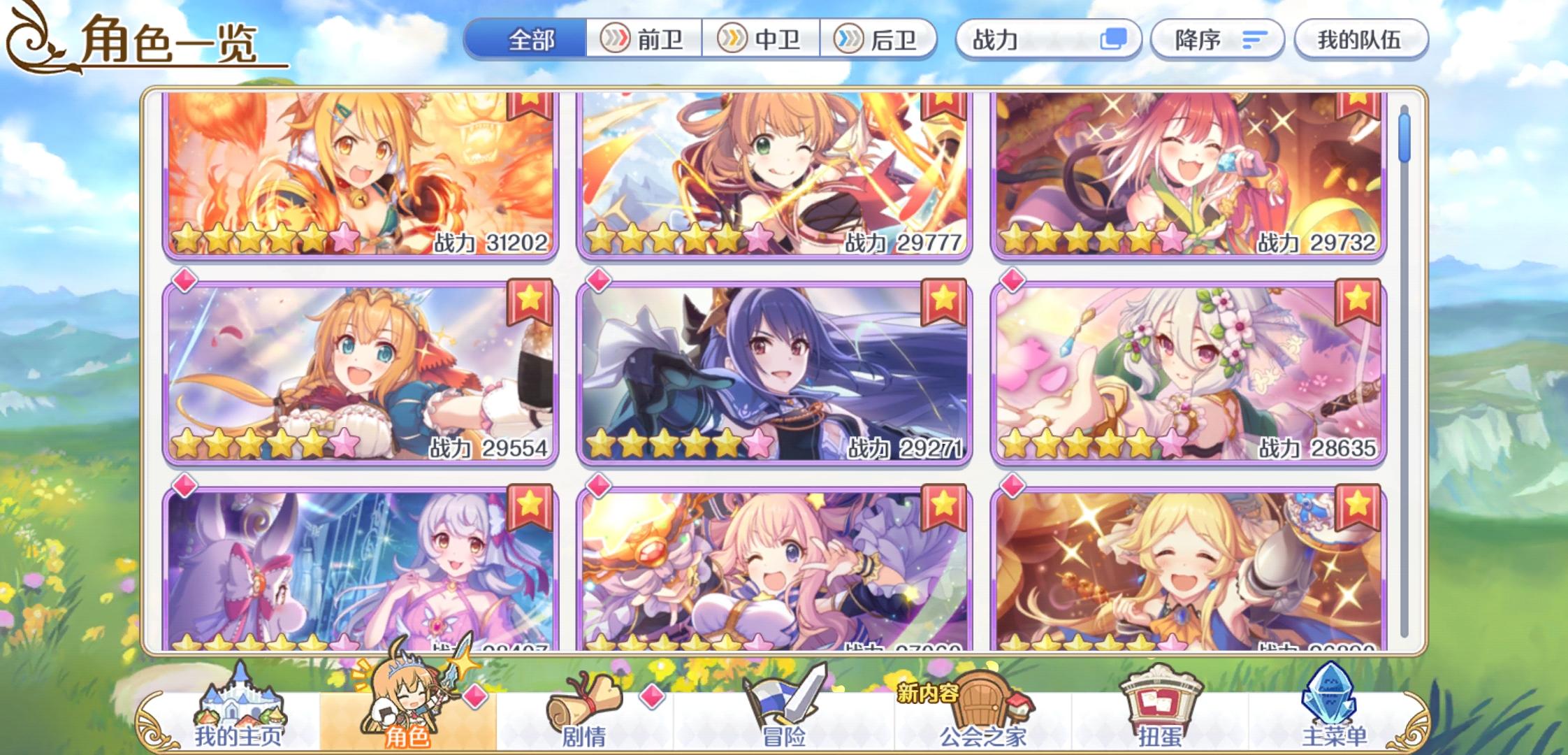Toggle the 全部 all-characters filter
Screen dimensions: 1568x755
(x=532, y=40)
